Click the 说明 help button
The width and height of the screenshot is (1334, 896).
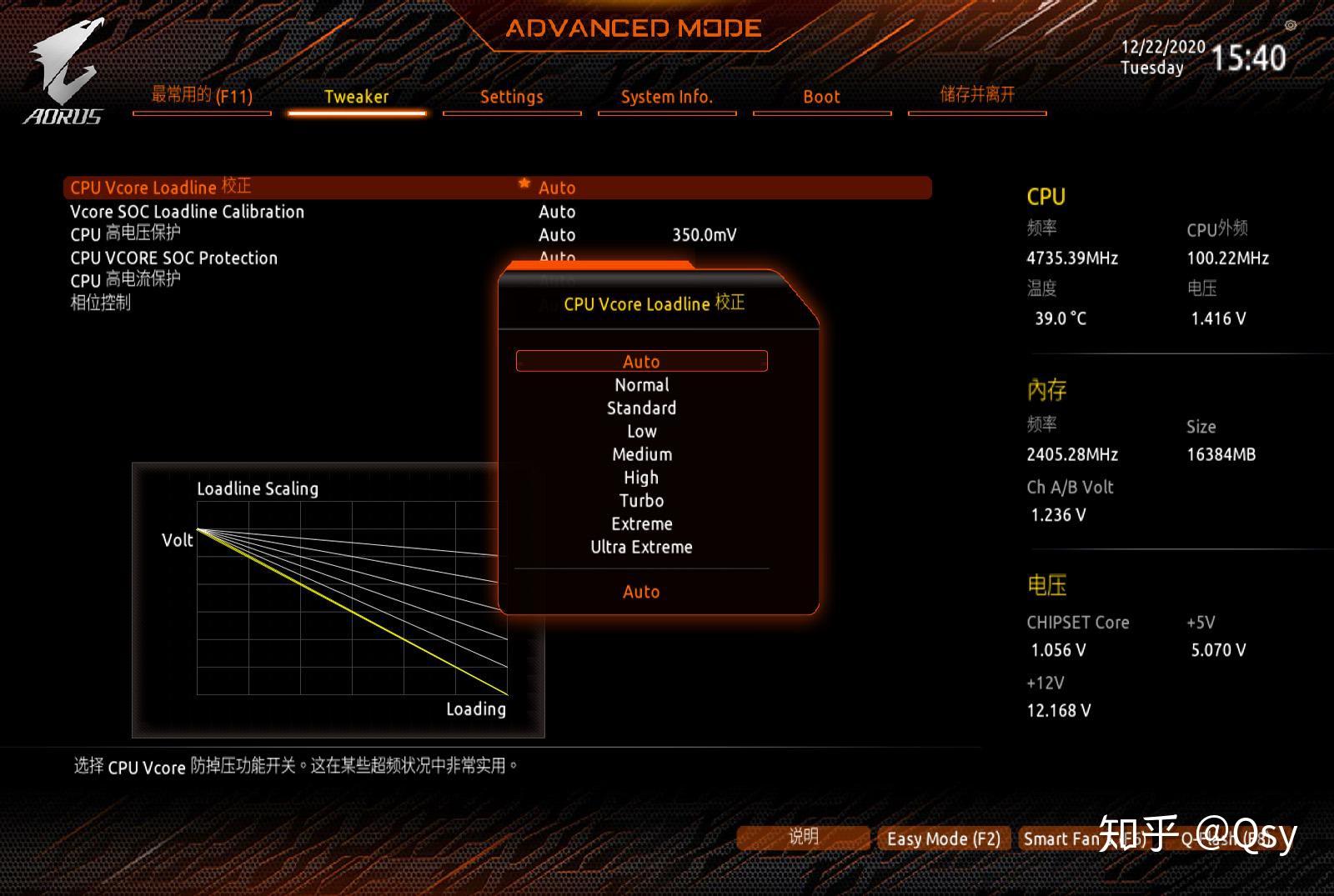point(803,837)
